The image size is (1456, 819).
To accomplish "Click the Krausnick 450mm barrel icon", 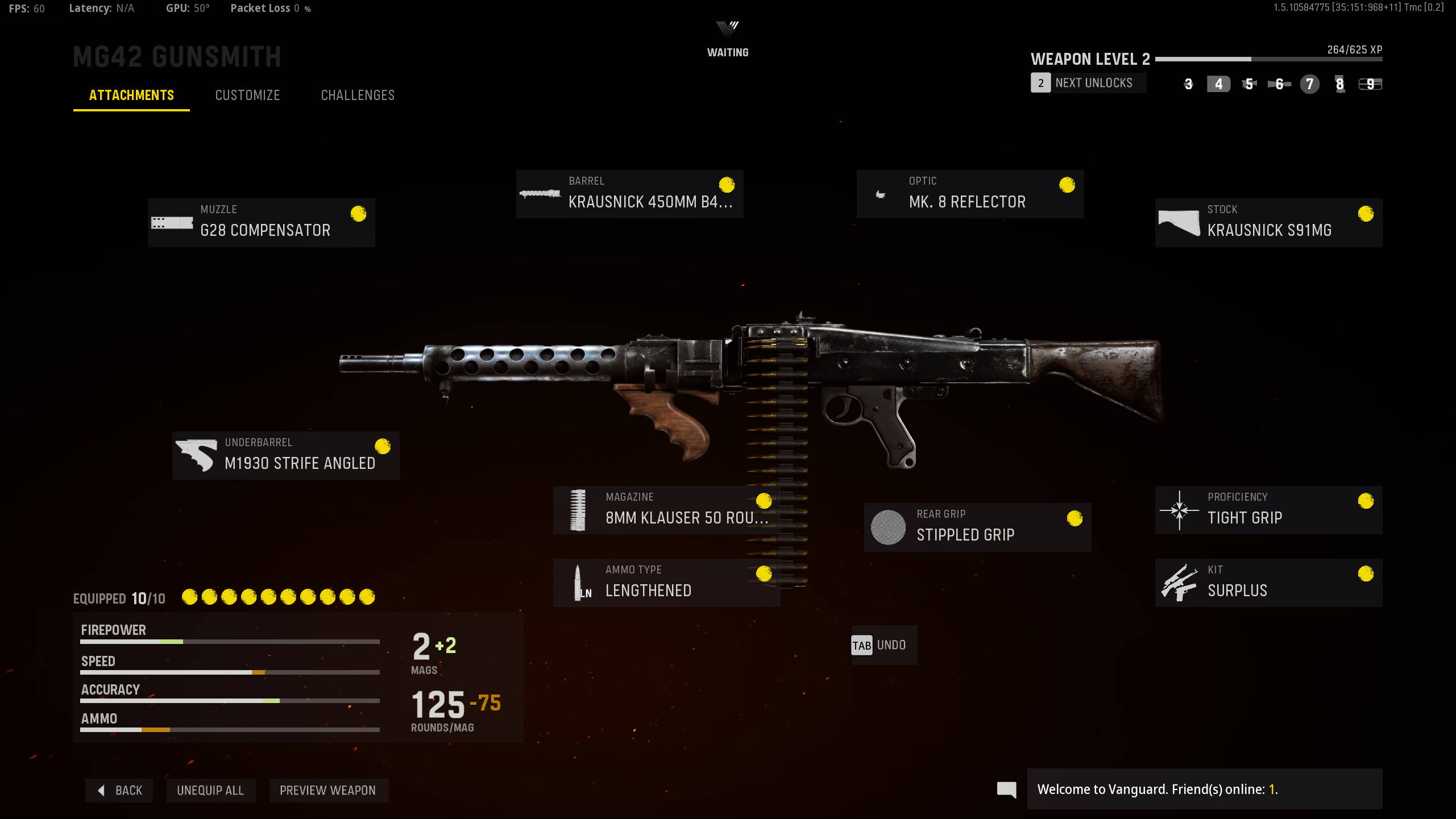I will pos(538,193).
